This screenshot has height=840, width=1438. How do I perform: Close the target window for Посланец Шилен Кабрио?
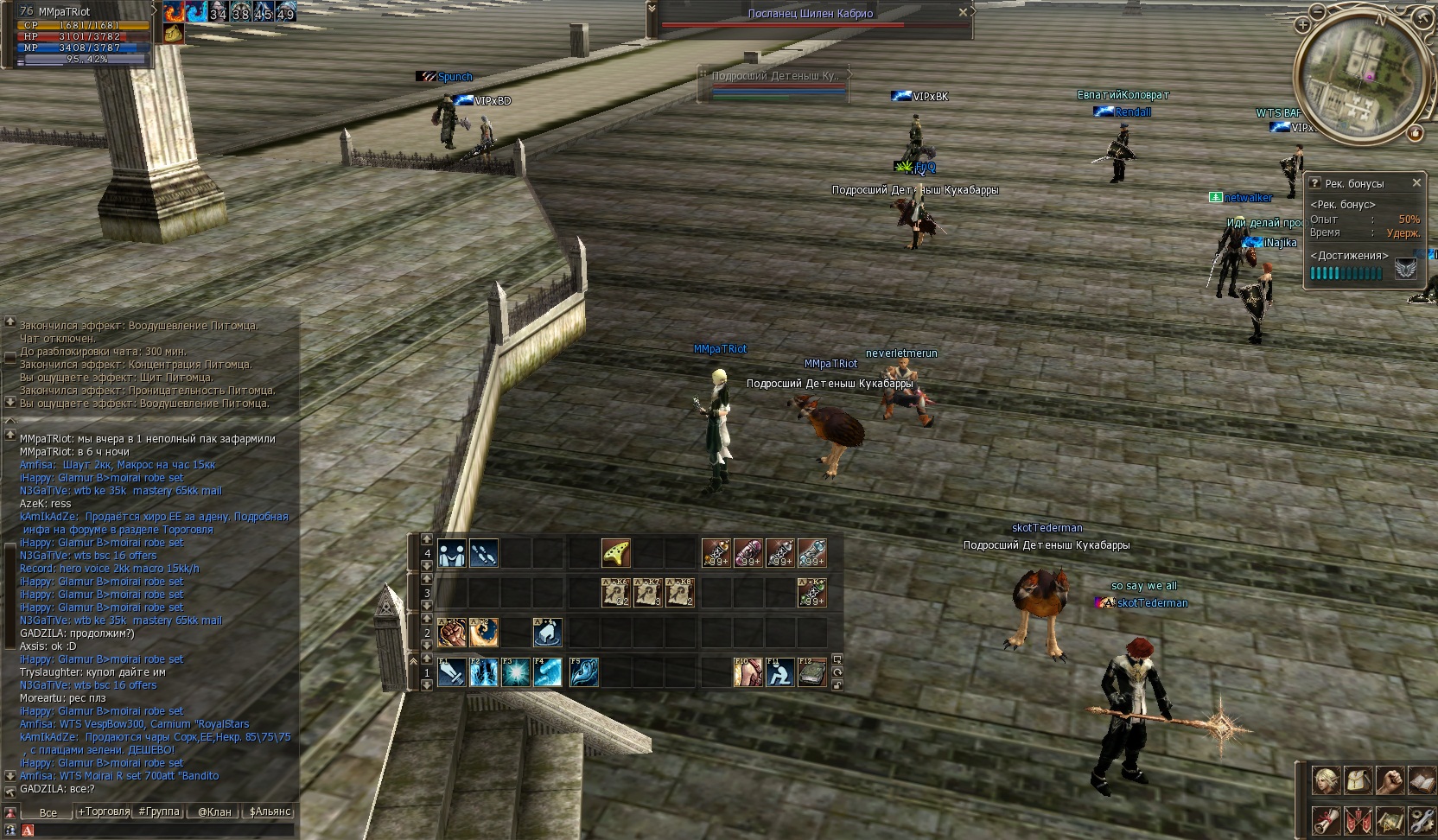(963, 13)
